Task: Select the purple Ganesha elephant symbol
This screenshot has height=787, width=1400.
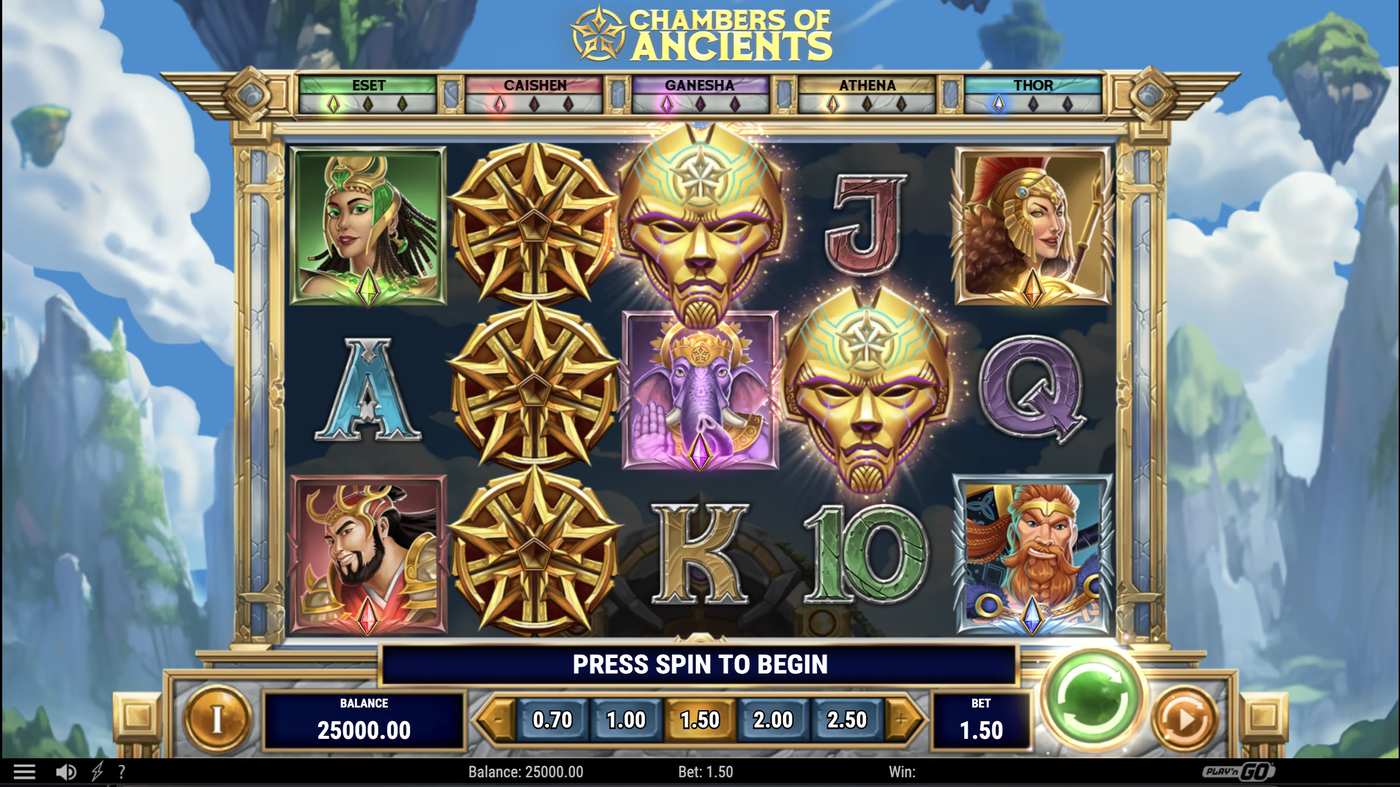Action: (698, 390)
